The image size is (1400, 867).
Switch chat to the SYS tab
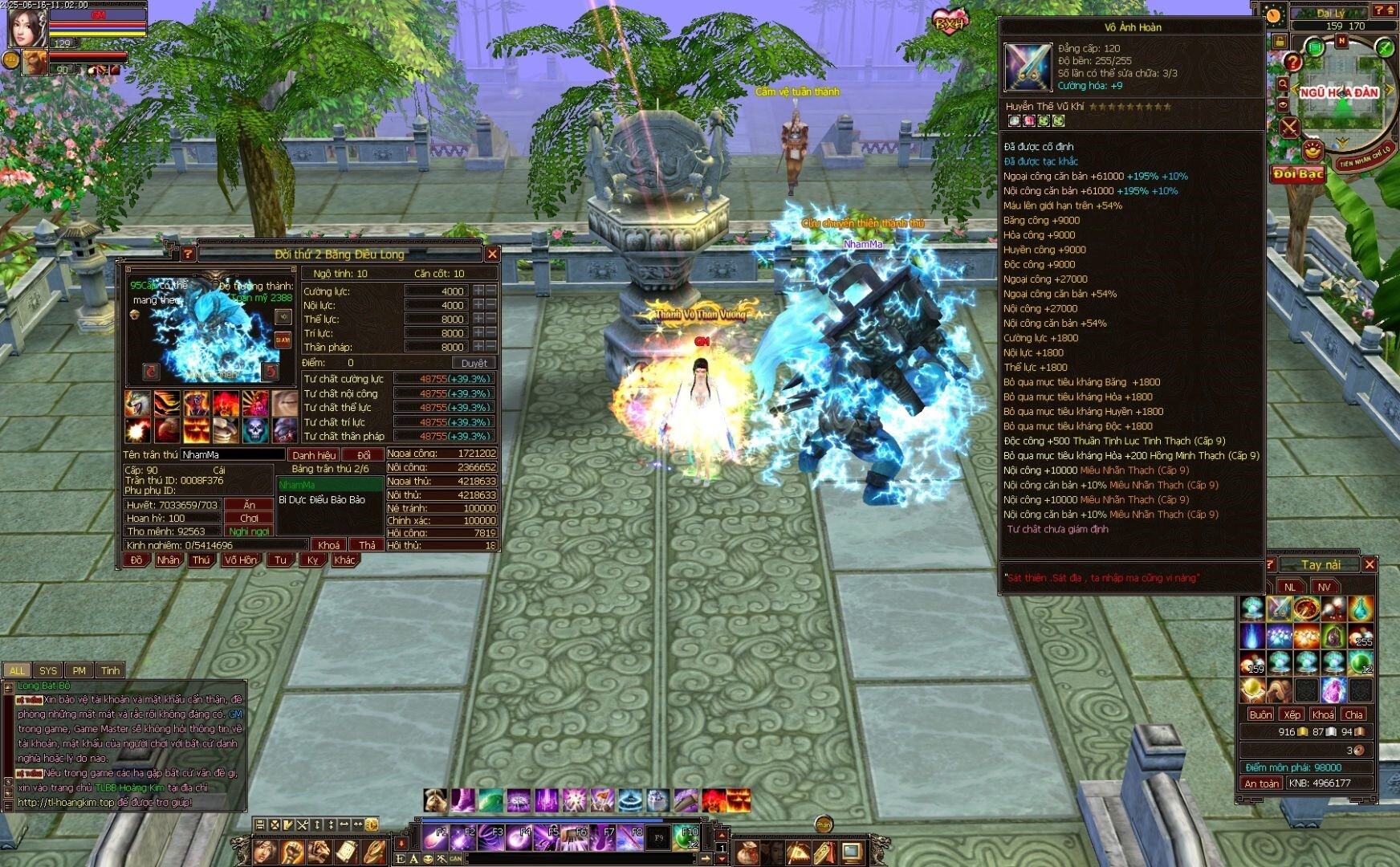coord(48,670)
